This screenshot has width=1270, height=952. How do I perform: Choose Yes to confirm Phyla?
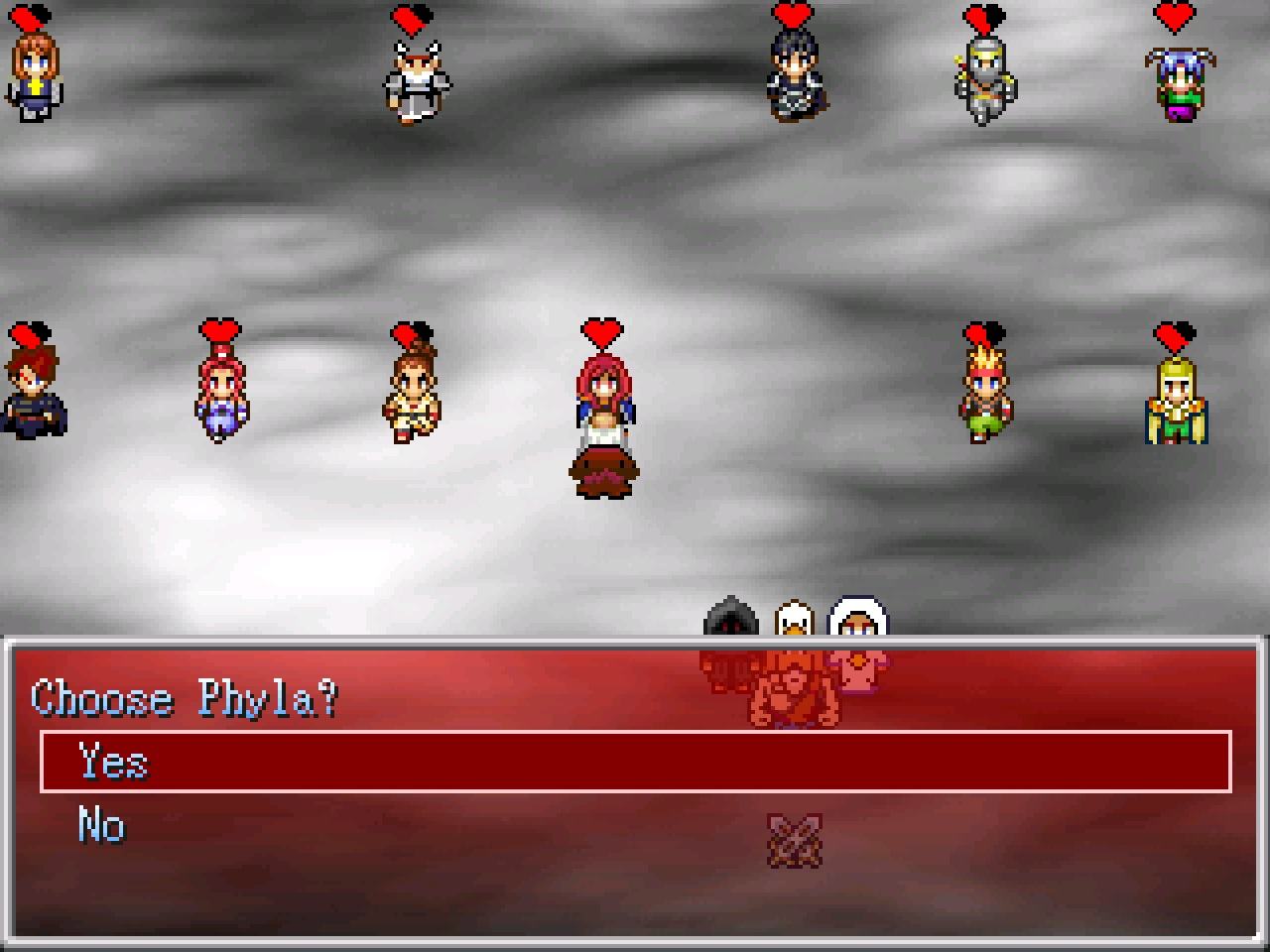[113, 762]
